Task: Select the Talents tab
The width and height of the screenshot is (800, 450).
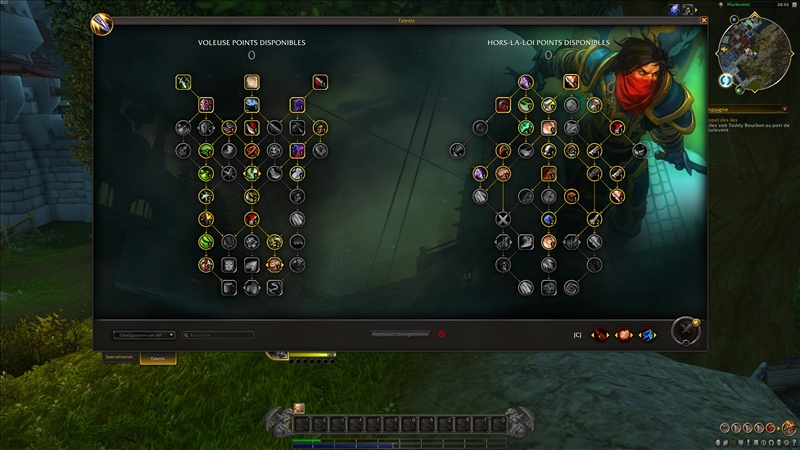Action: (x=157, y=358)
